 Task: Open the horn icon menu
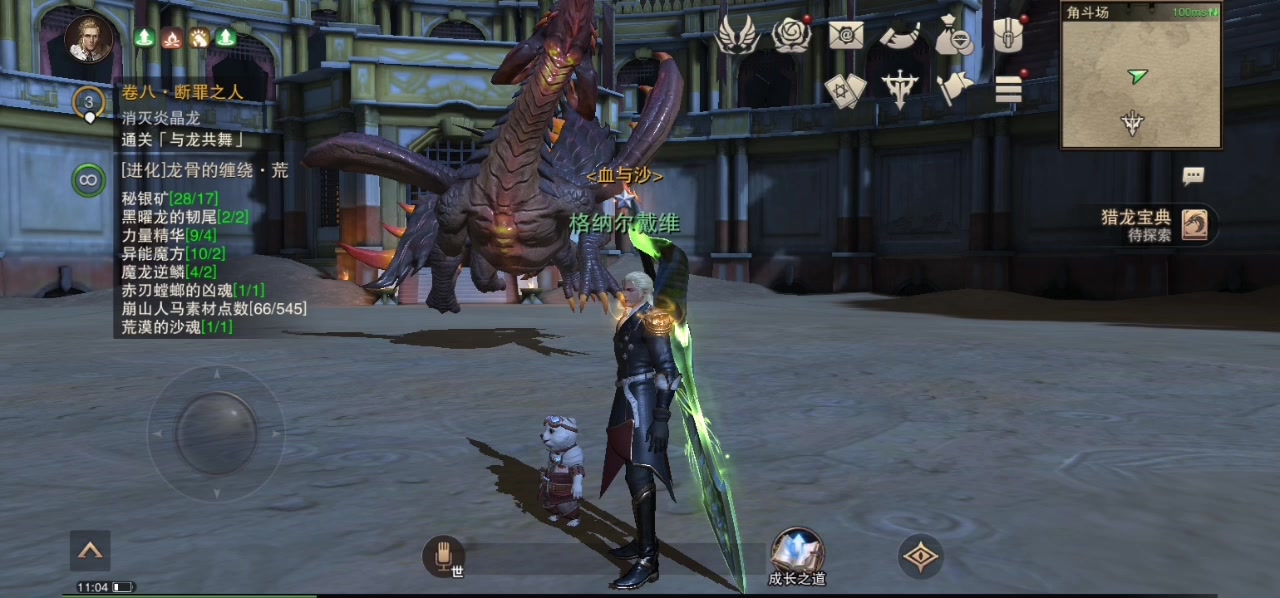click(900, 36)
